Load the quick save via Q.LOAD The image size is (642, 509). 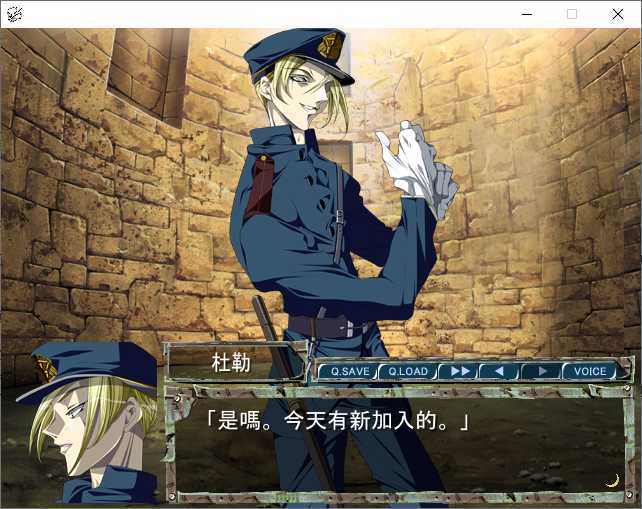[408, 371]
